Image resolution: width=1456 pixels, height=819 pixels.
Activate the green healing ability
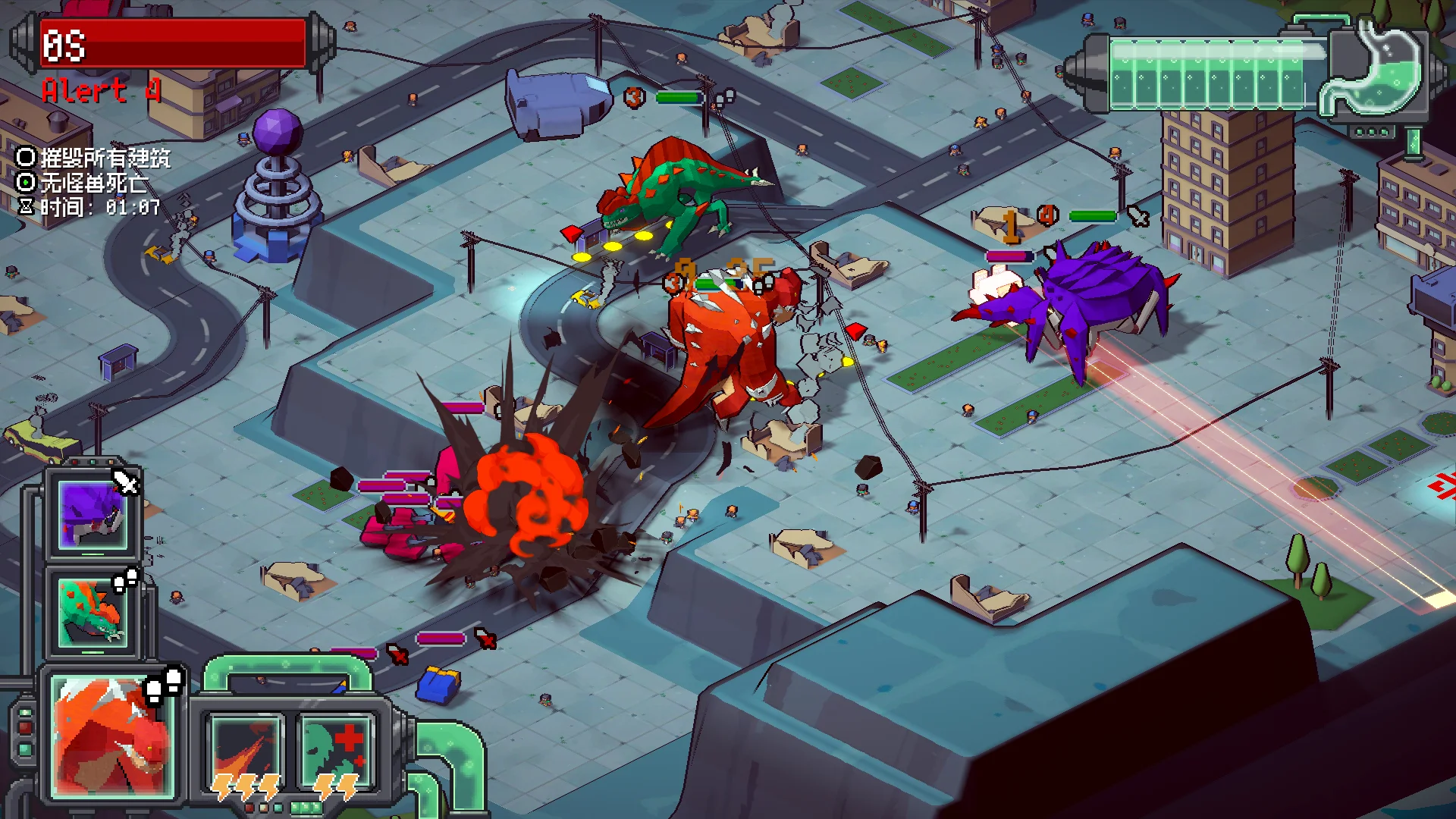pos(336,755)
